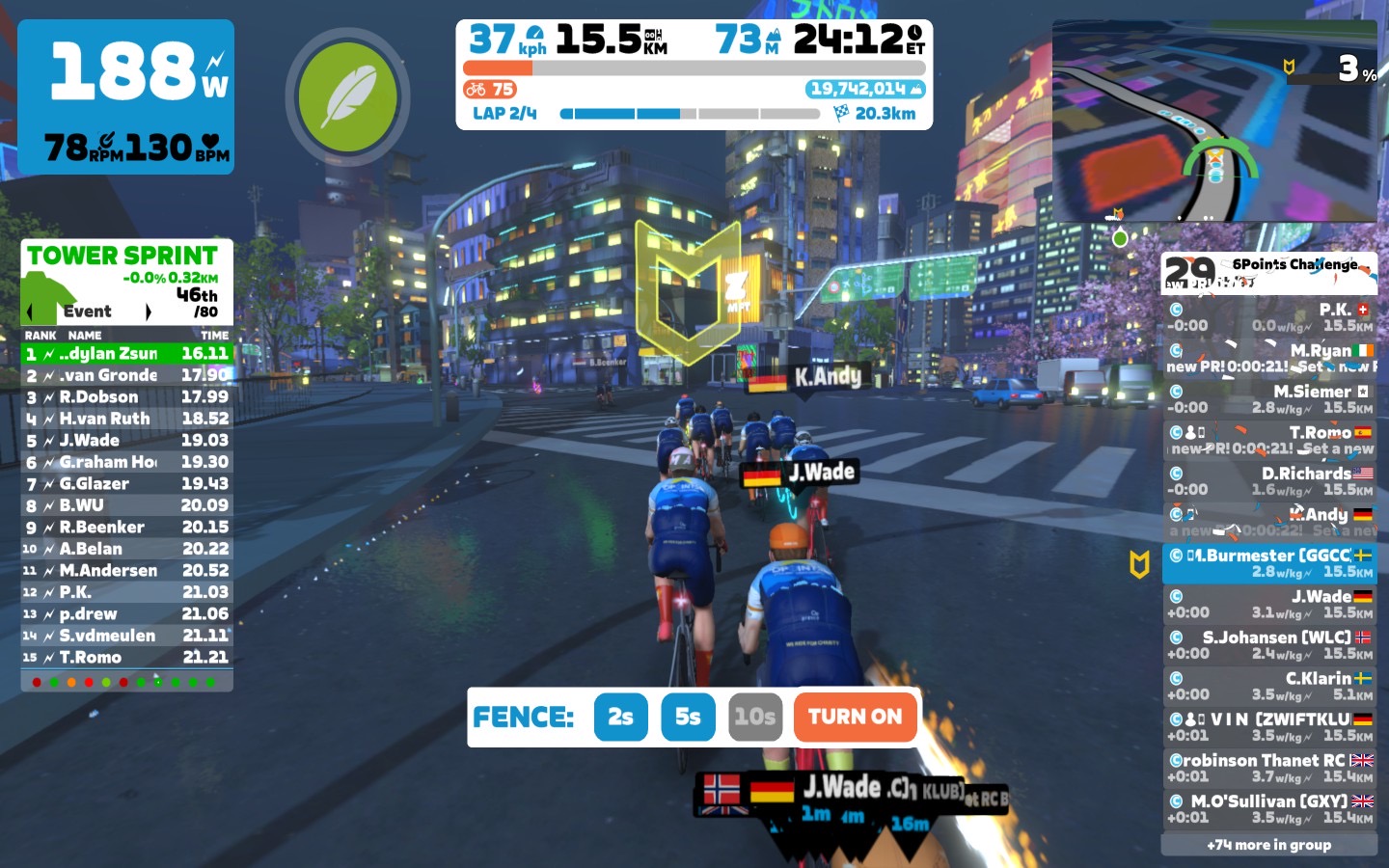Select J.Wade in nearby riders list
Viewport: 1389px width, 868px height.
[1268, 604]
